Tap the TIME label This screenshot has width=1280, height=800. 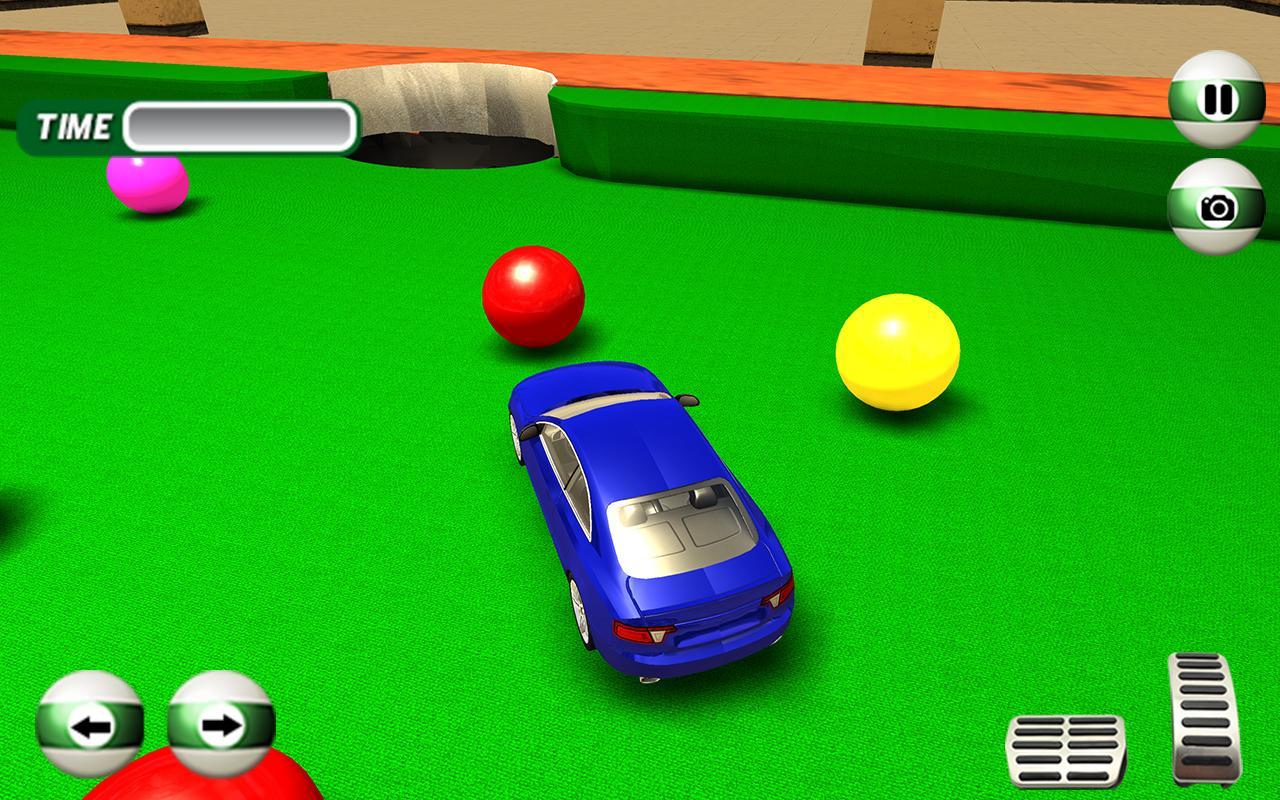72,127
